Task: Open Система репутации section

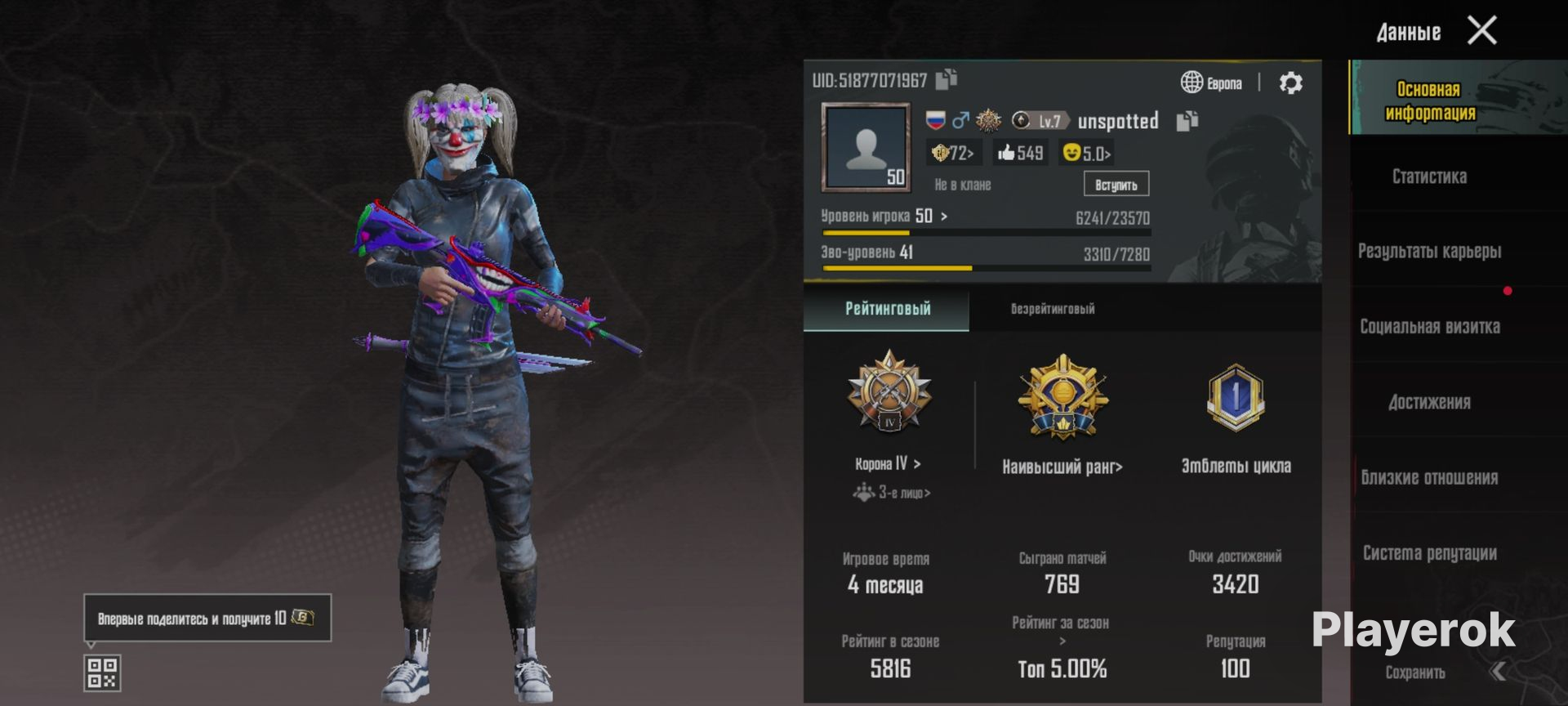Action: coord(1429,553)
